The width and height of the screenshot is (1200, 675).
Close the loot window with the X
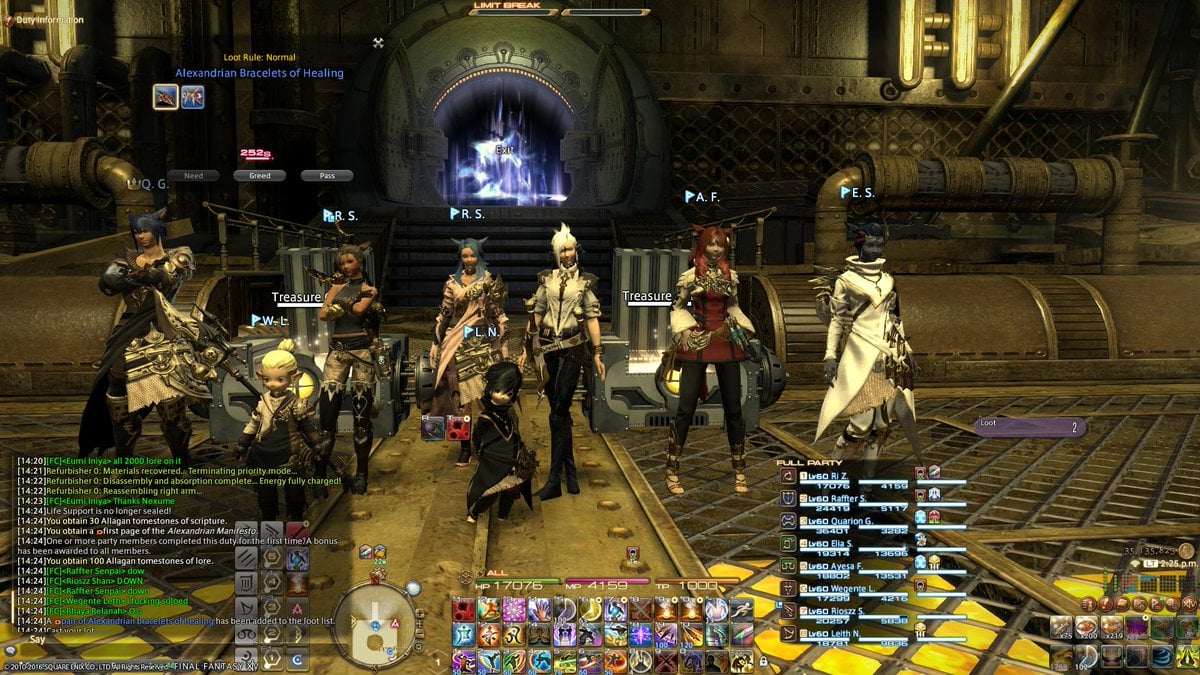point(378,43)
